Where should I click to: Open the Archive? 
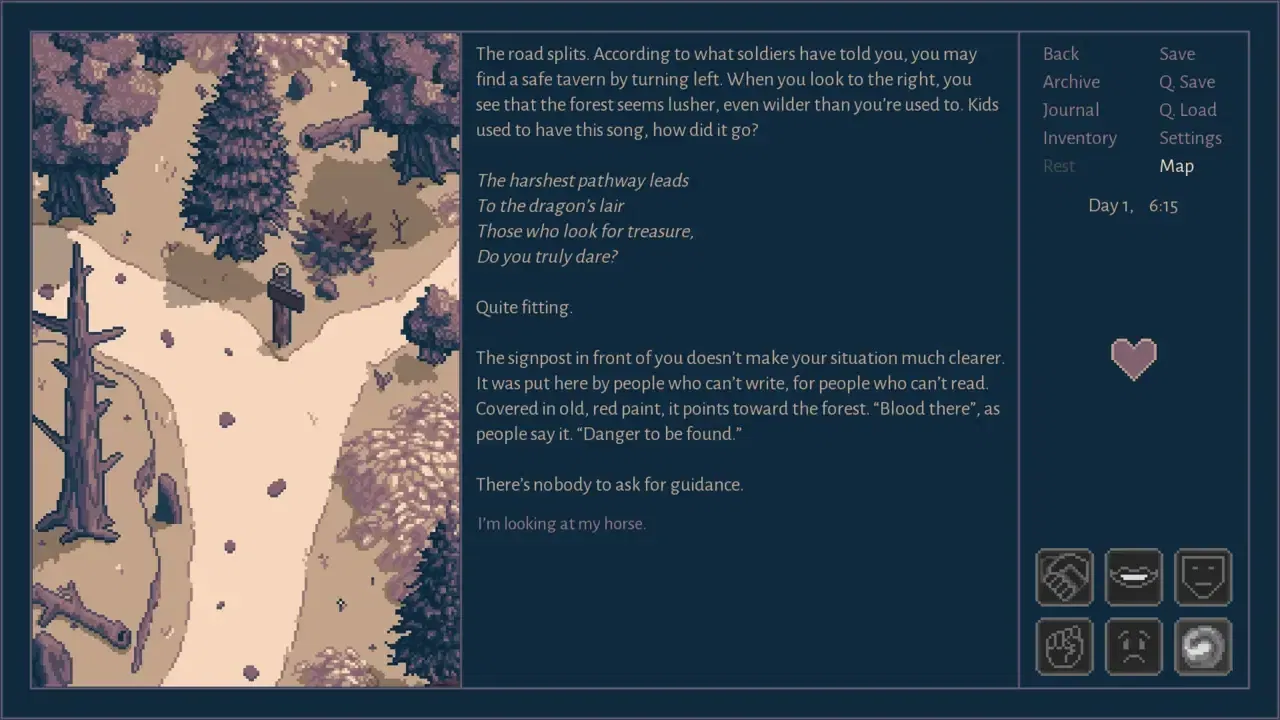pos(1071,82)
